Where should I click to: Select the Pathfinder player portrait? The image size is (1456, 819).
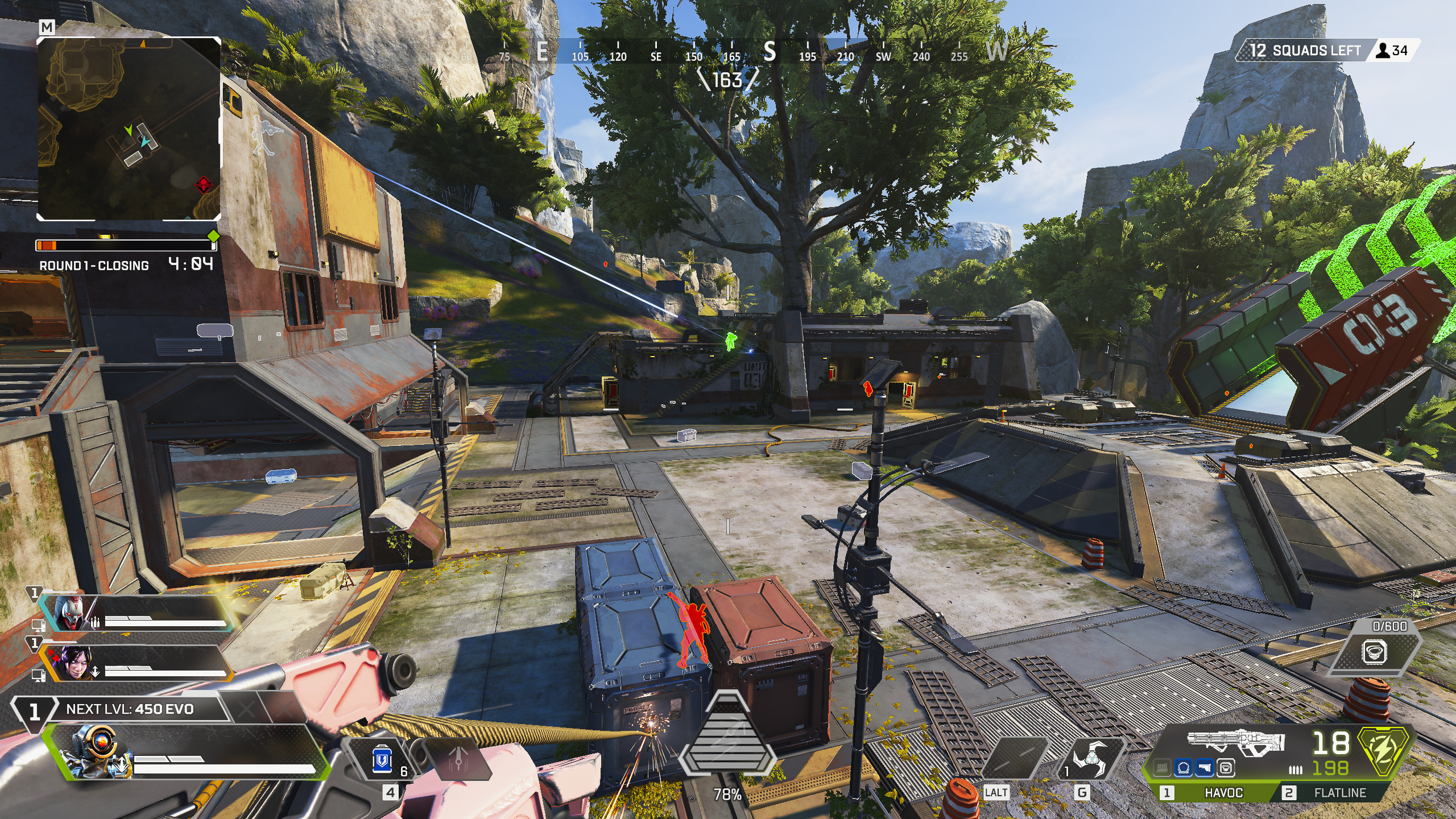(94, 752)
